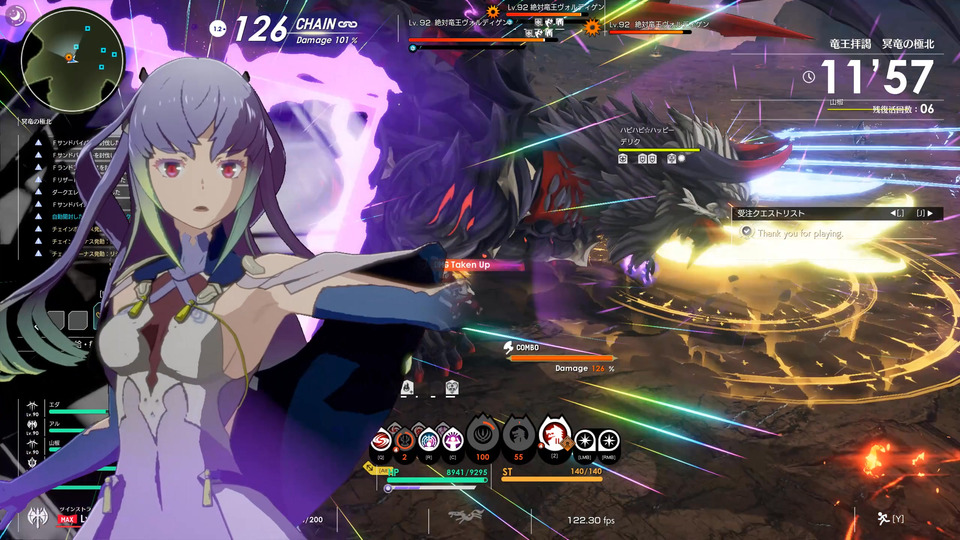Image resolution: width=960 pixels, height=540 pixels.
Task: Select the 'Thank you for playing.' quest entry
Action: [x=800, y=233]
